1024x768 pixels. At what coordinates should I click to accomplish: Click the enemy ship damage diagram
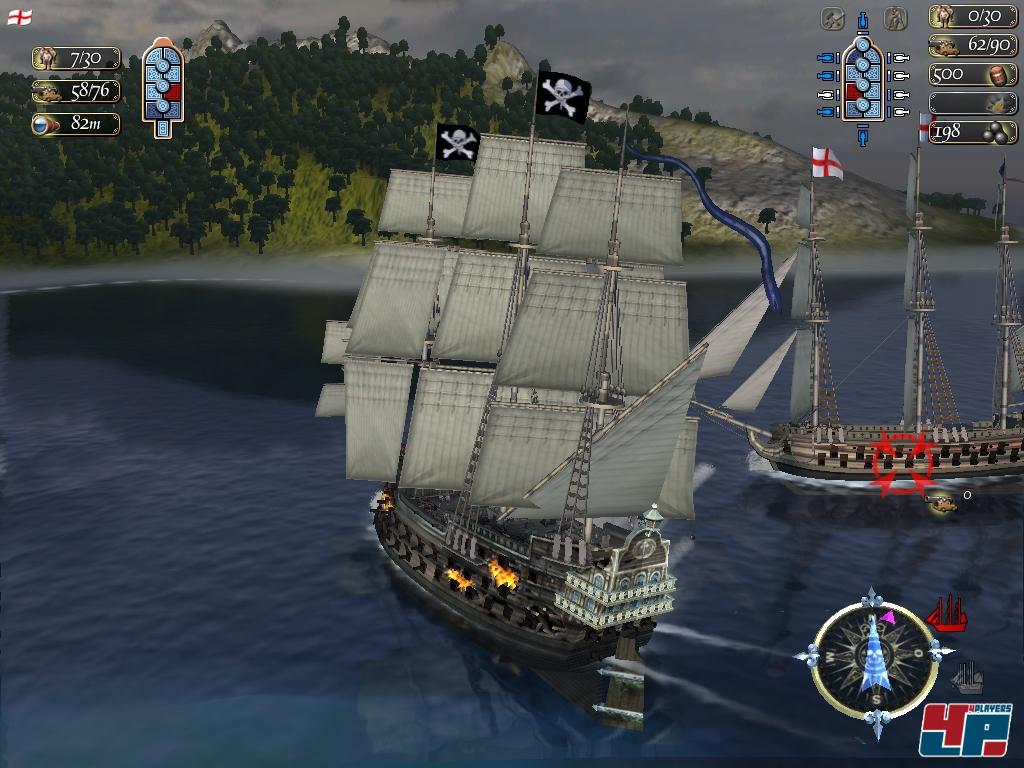(162, 87)
